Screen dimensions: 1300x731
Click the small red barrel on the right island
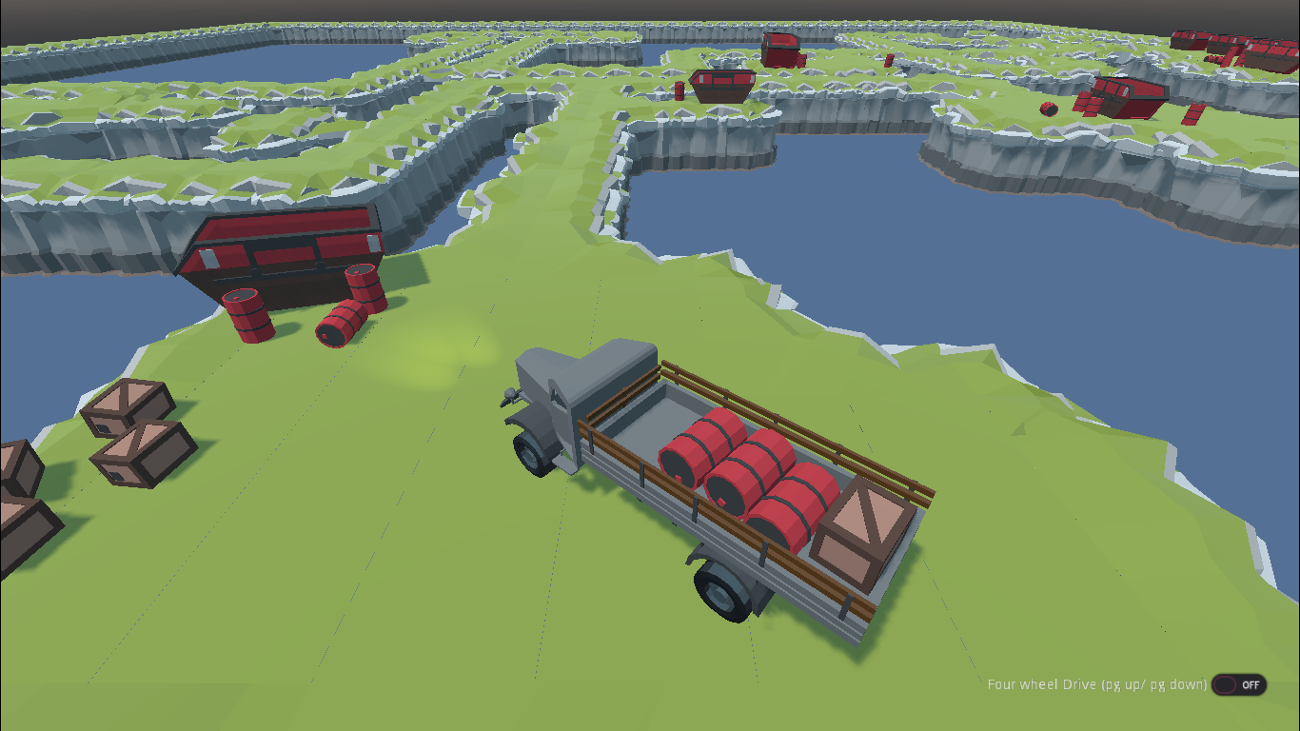[x=1047, y=107]
